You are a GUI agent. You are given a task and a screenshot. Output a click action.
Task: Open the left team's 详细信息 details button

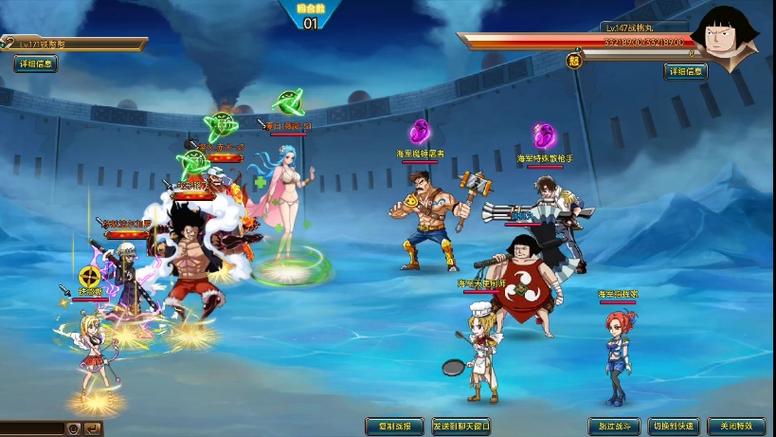click(x=36, y=64)
